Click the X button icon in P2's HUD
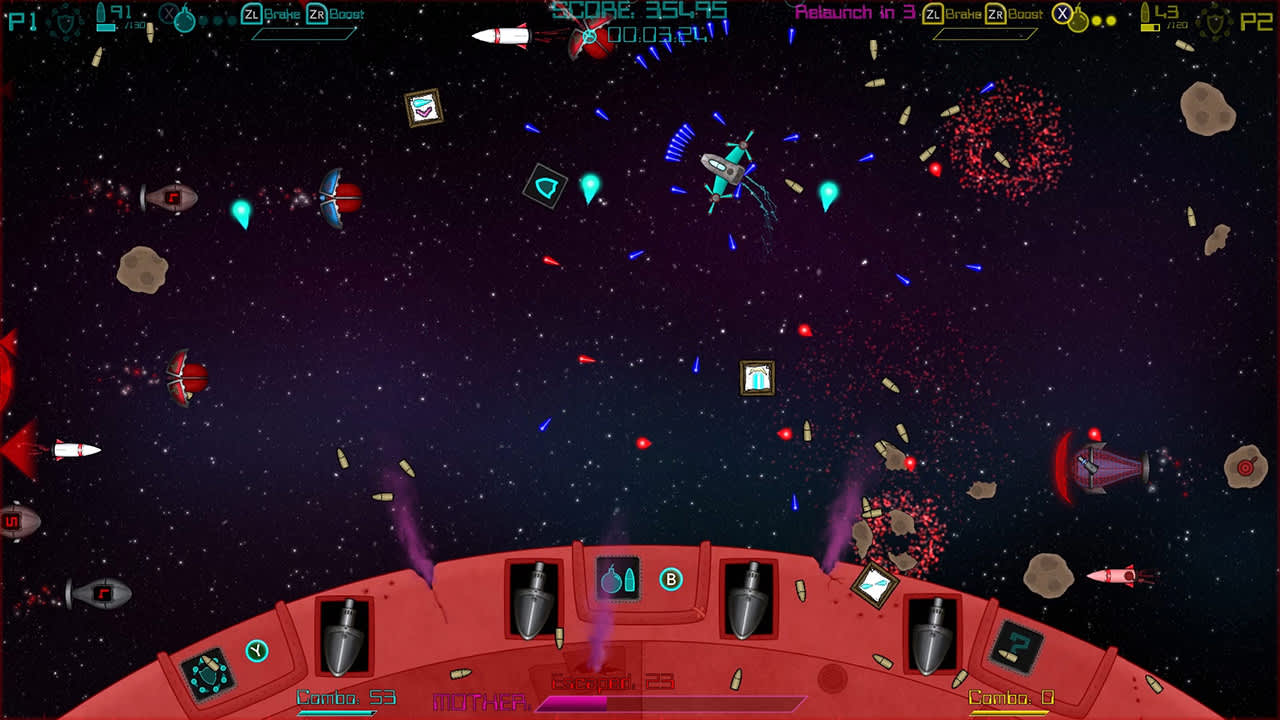This screenshot has width=1280, height=720. [1062, 12]
